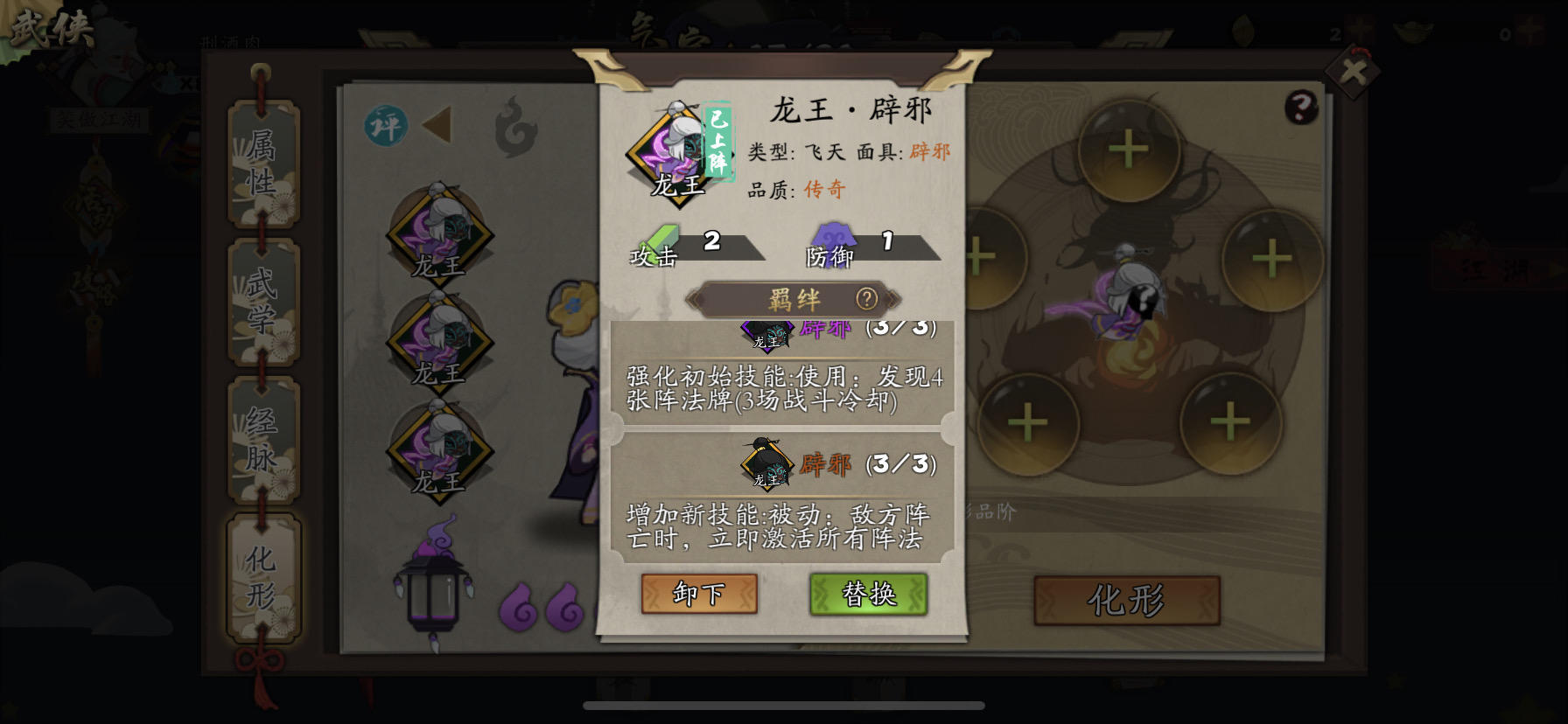Open the 化形 sidebar tab
This screenshot has height=724, width=1568.
263,573
